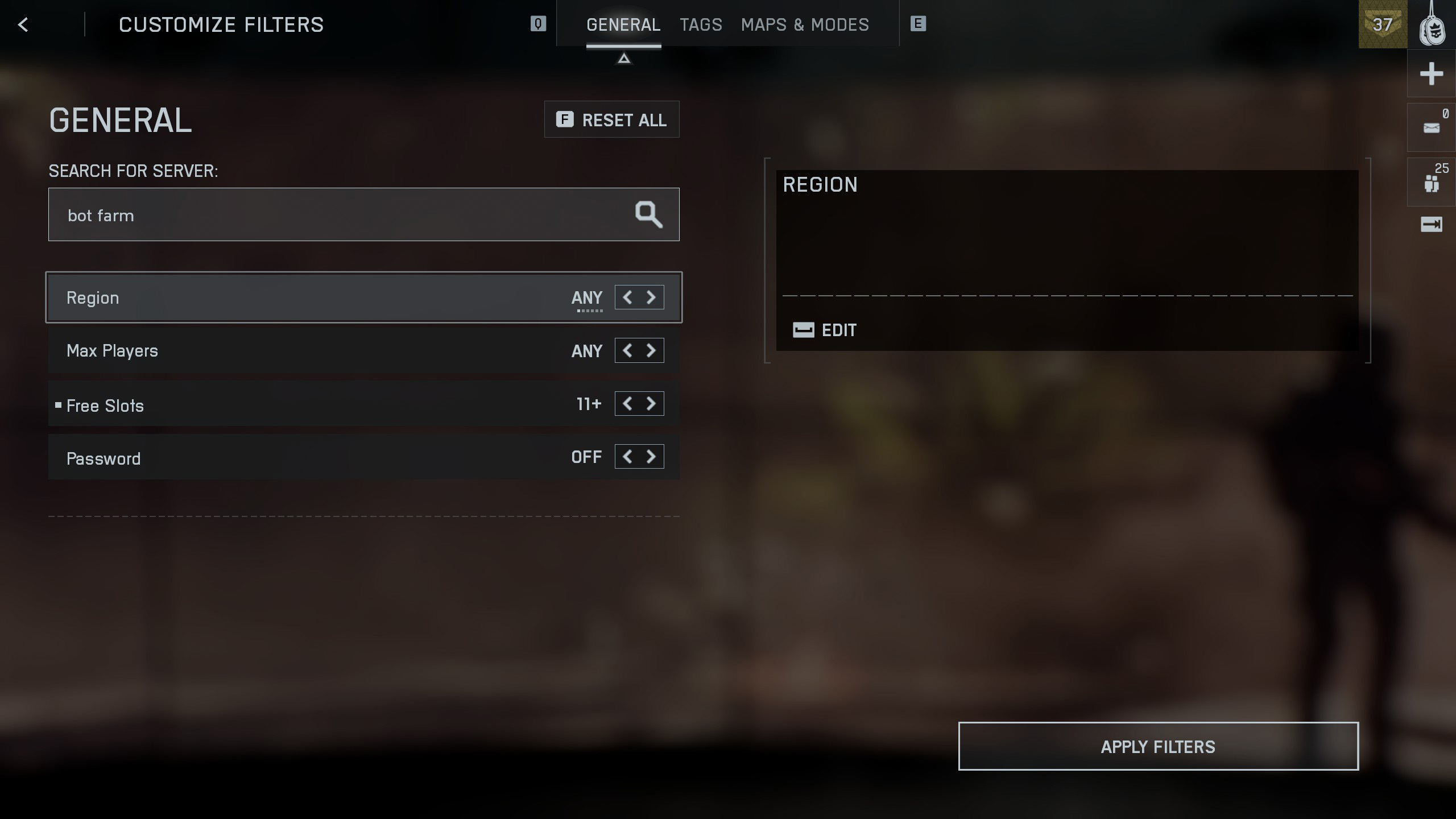Lower Free Slots with left arrow

tap(627, 404)
